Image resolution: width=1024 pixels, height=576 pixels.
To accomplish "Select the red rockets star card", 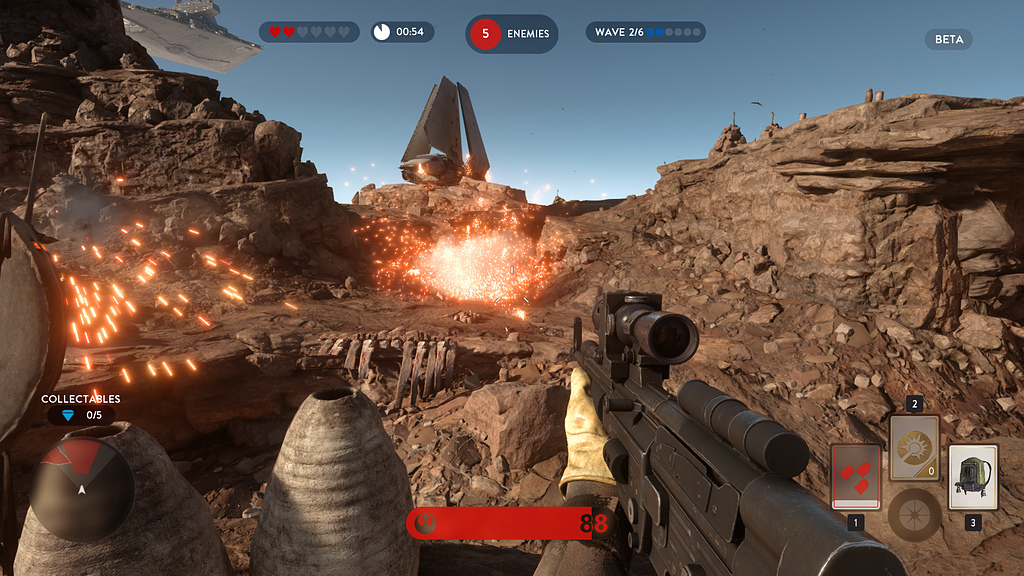I will tap(855, 476).
